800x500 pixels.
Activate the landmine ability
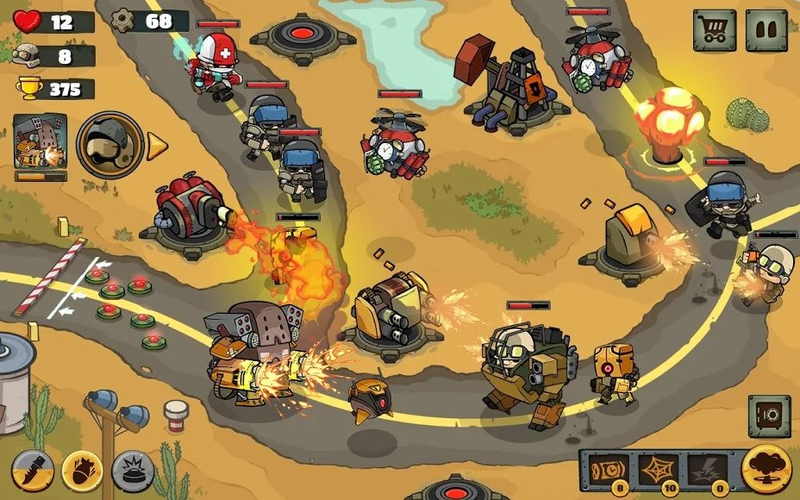[x=132, y=471]
